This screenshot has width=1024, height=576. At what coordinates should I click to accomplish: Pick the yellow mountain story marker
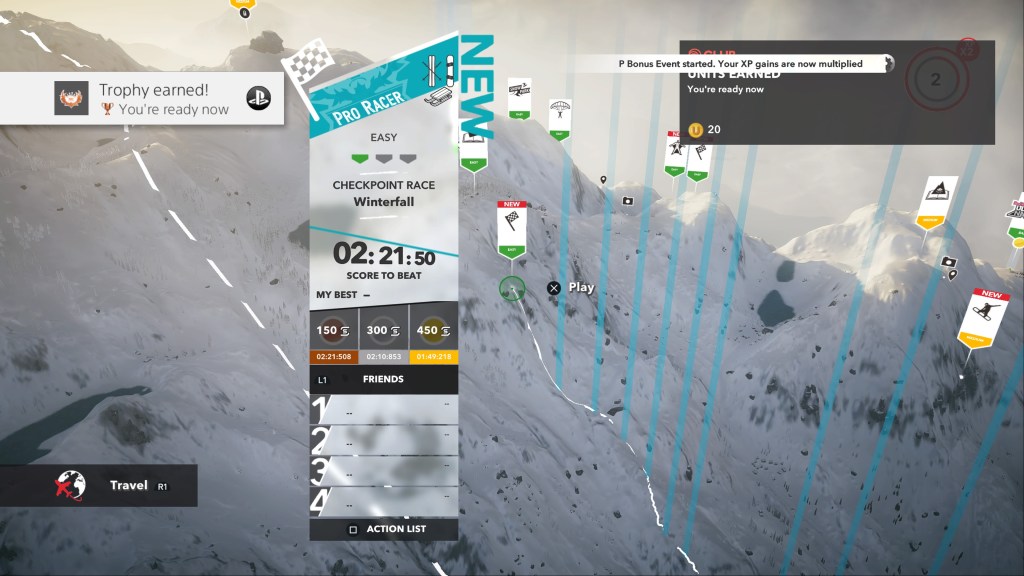tap(936, 200)
